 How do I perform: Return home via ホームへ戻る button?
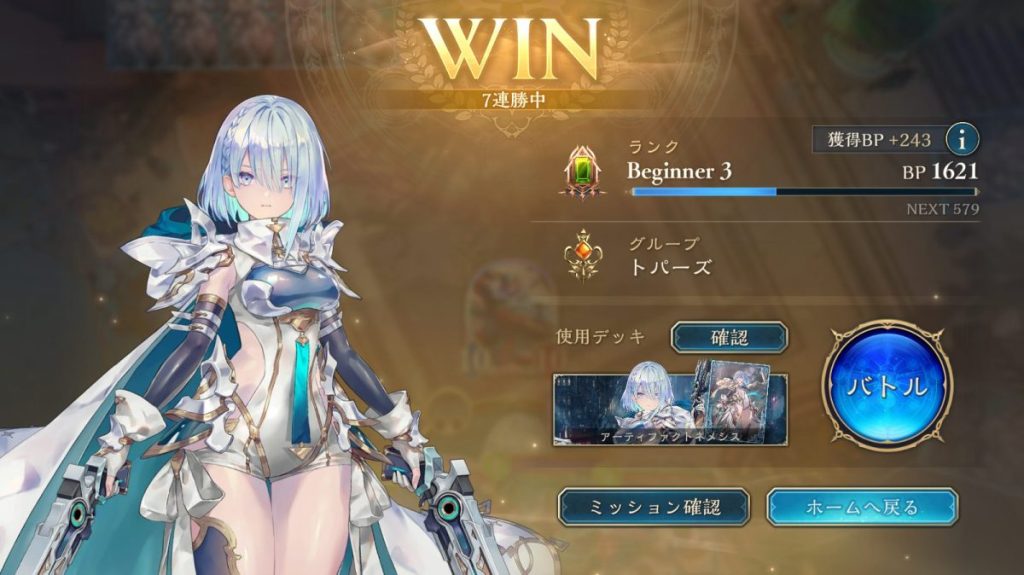click(862, 507)
